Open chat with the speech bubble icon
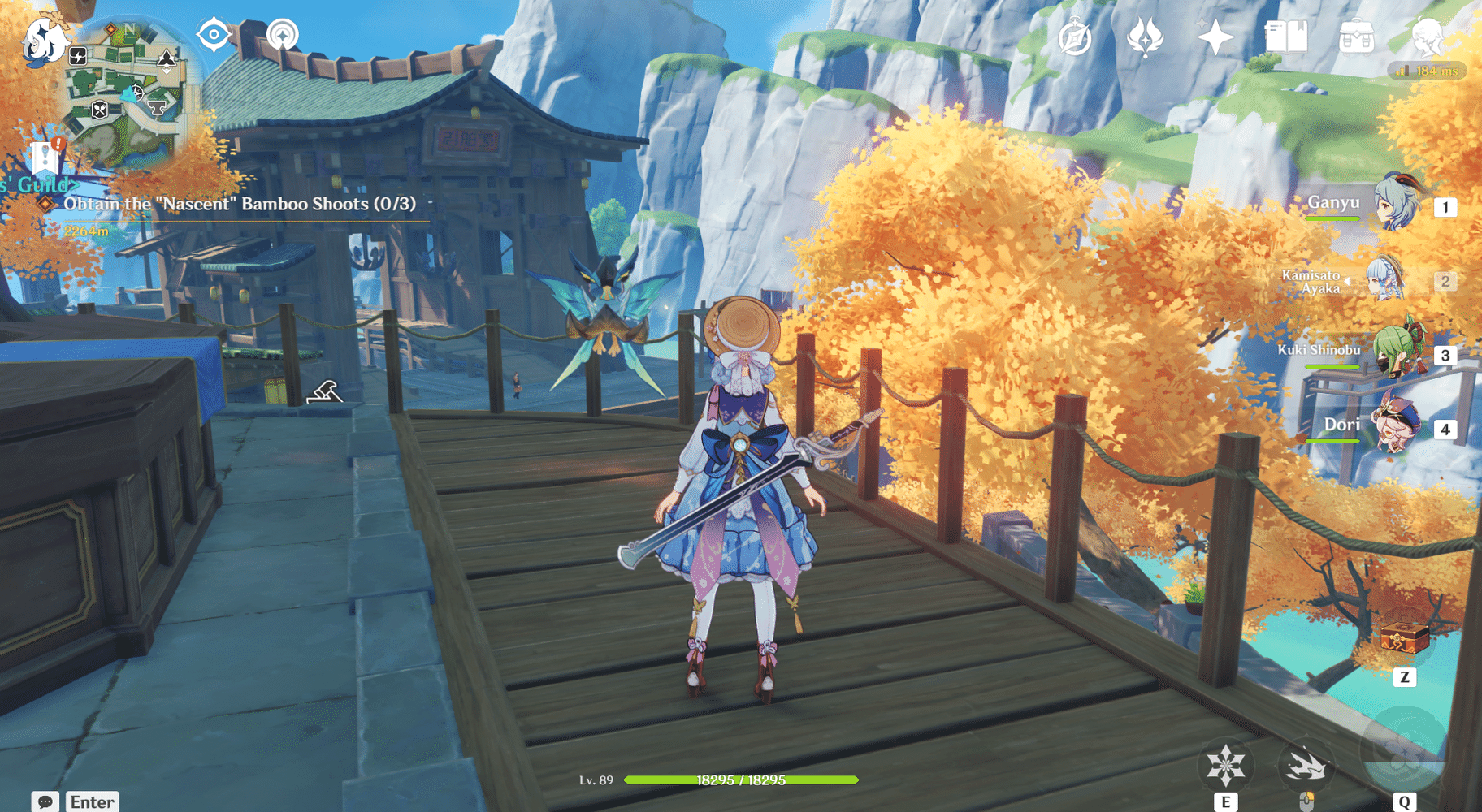Image resolution: width=1482 pixels, height=812 pixels. [45, 801]
